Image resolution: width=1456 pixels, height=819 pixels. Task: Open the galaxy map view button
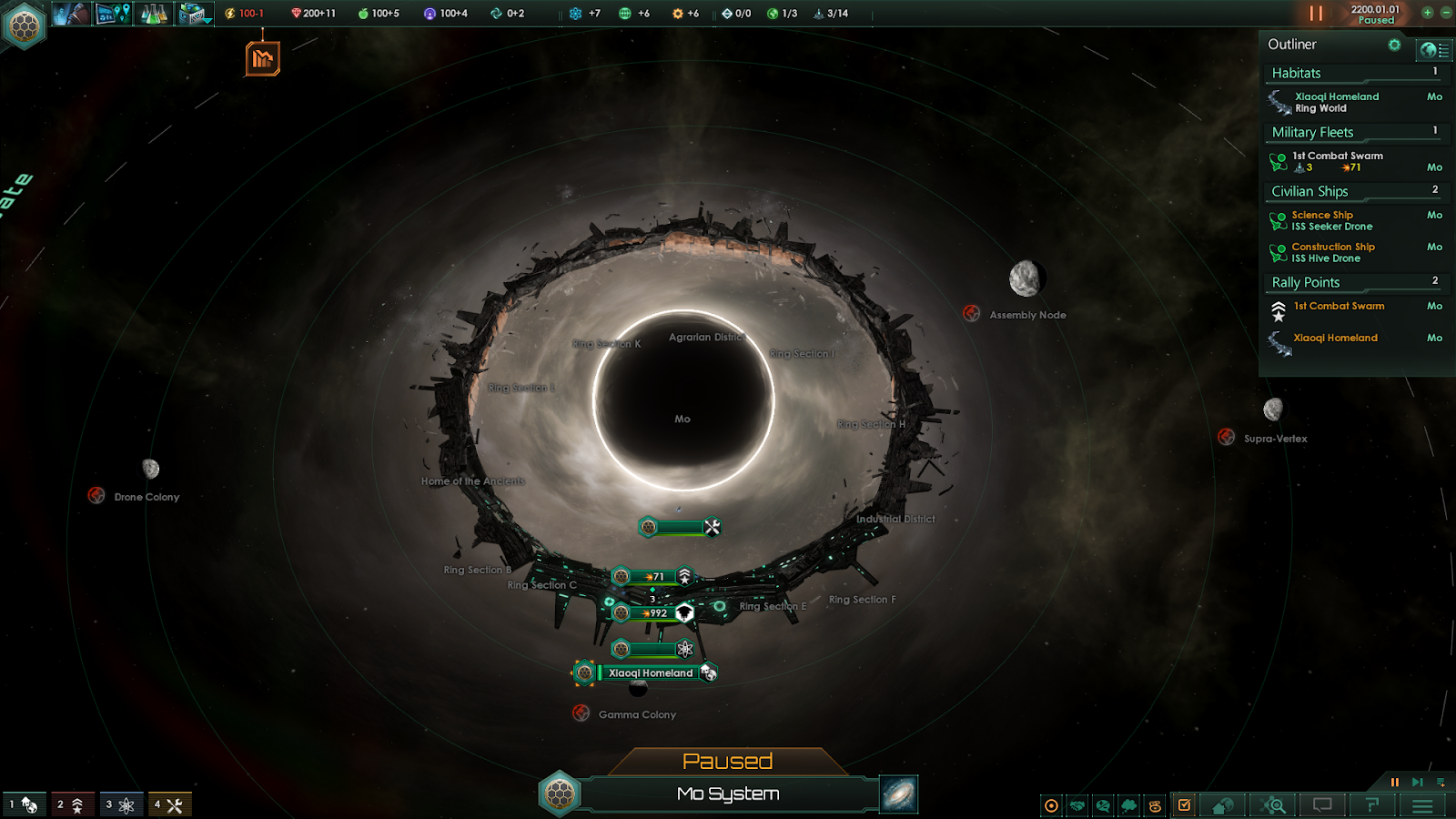click(899, 794)
